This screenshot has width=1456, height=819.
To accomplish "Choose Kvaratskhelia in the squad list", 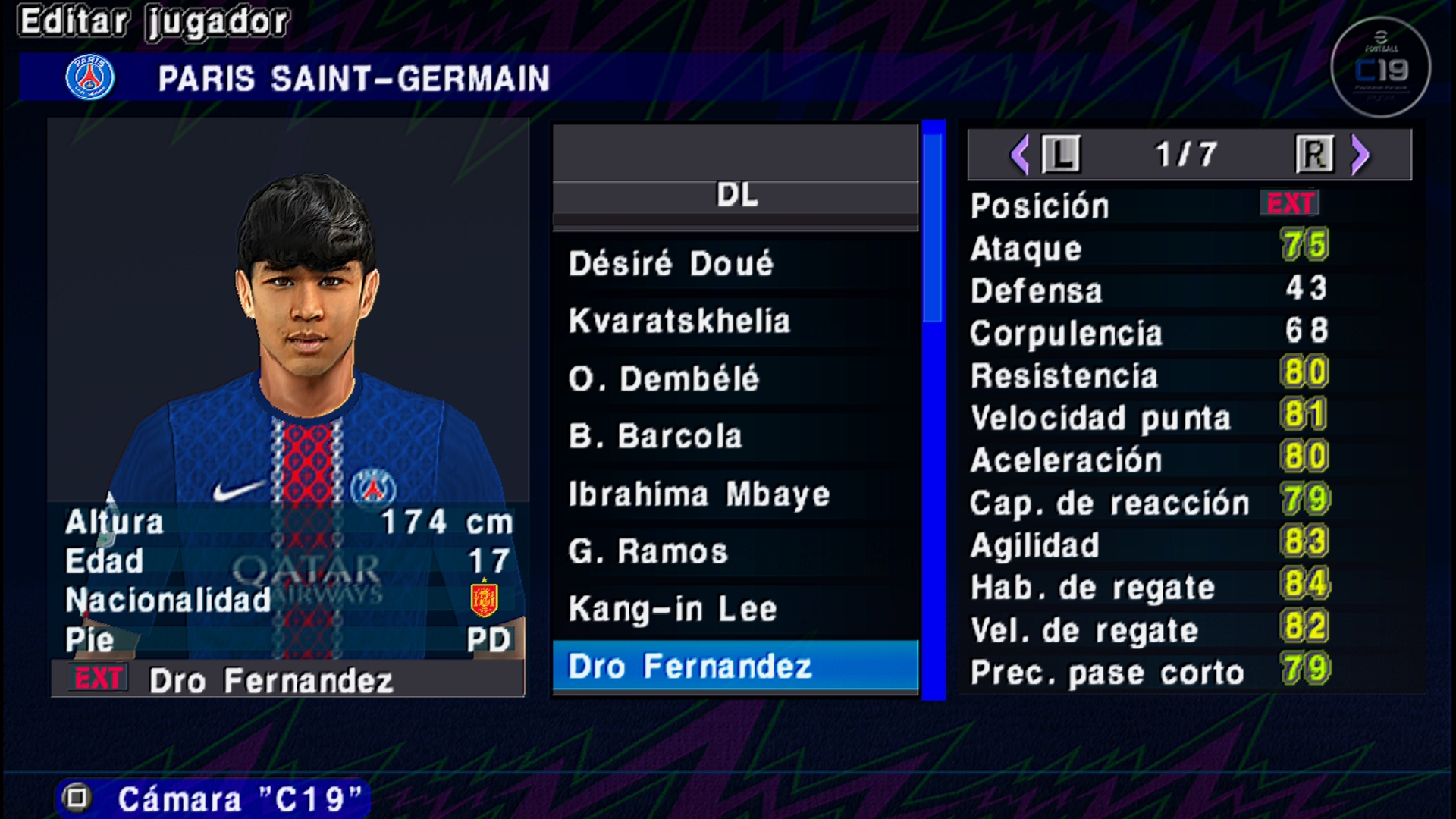I will (x=734, y=321).
